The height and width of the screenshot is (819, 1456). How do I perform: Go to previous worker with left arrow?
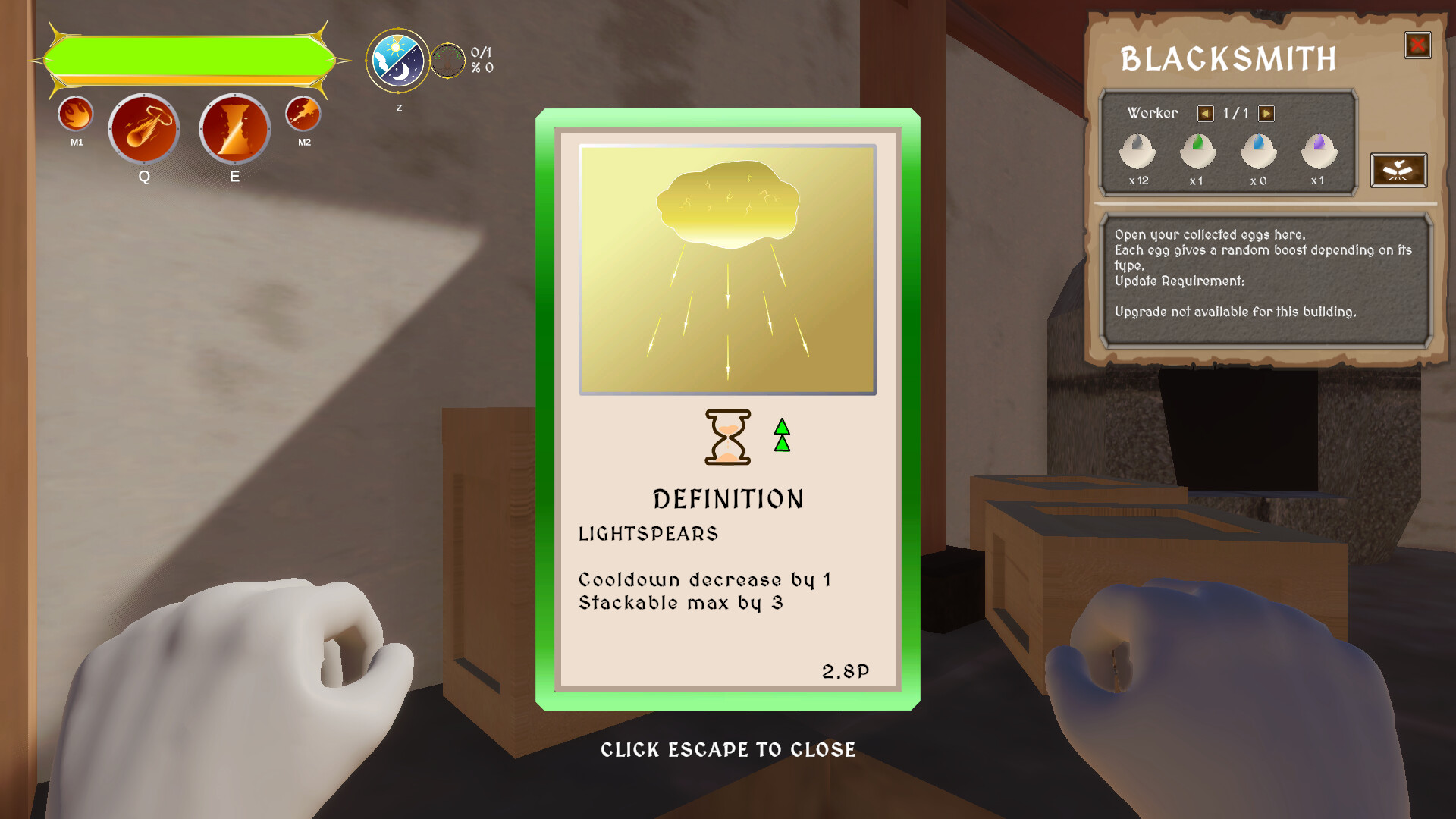[1206, 112]
